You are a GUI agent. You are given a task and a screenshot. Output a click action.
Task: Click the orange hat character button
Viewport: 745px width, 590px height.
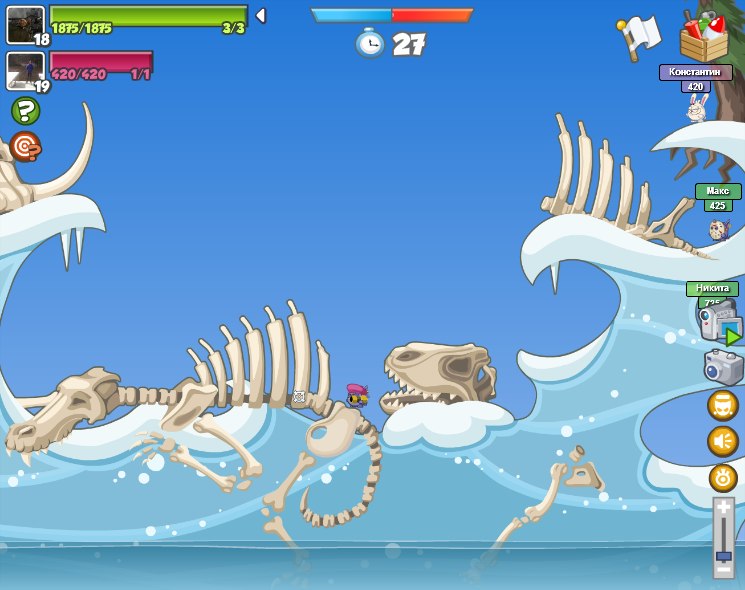(723, 405)
